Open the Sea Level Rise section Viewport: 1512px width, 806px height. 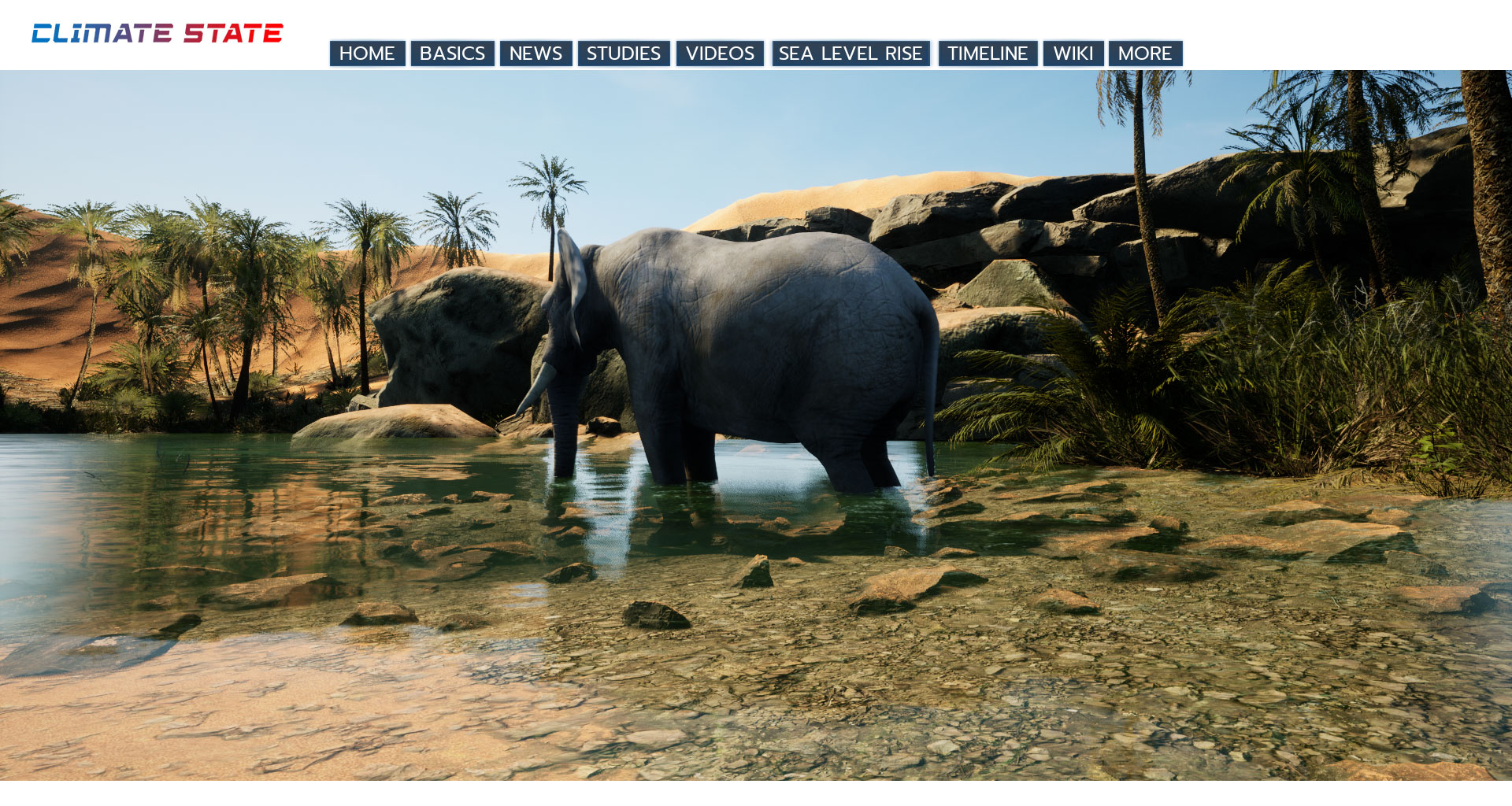(850, 54)
